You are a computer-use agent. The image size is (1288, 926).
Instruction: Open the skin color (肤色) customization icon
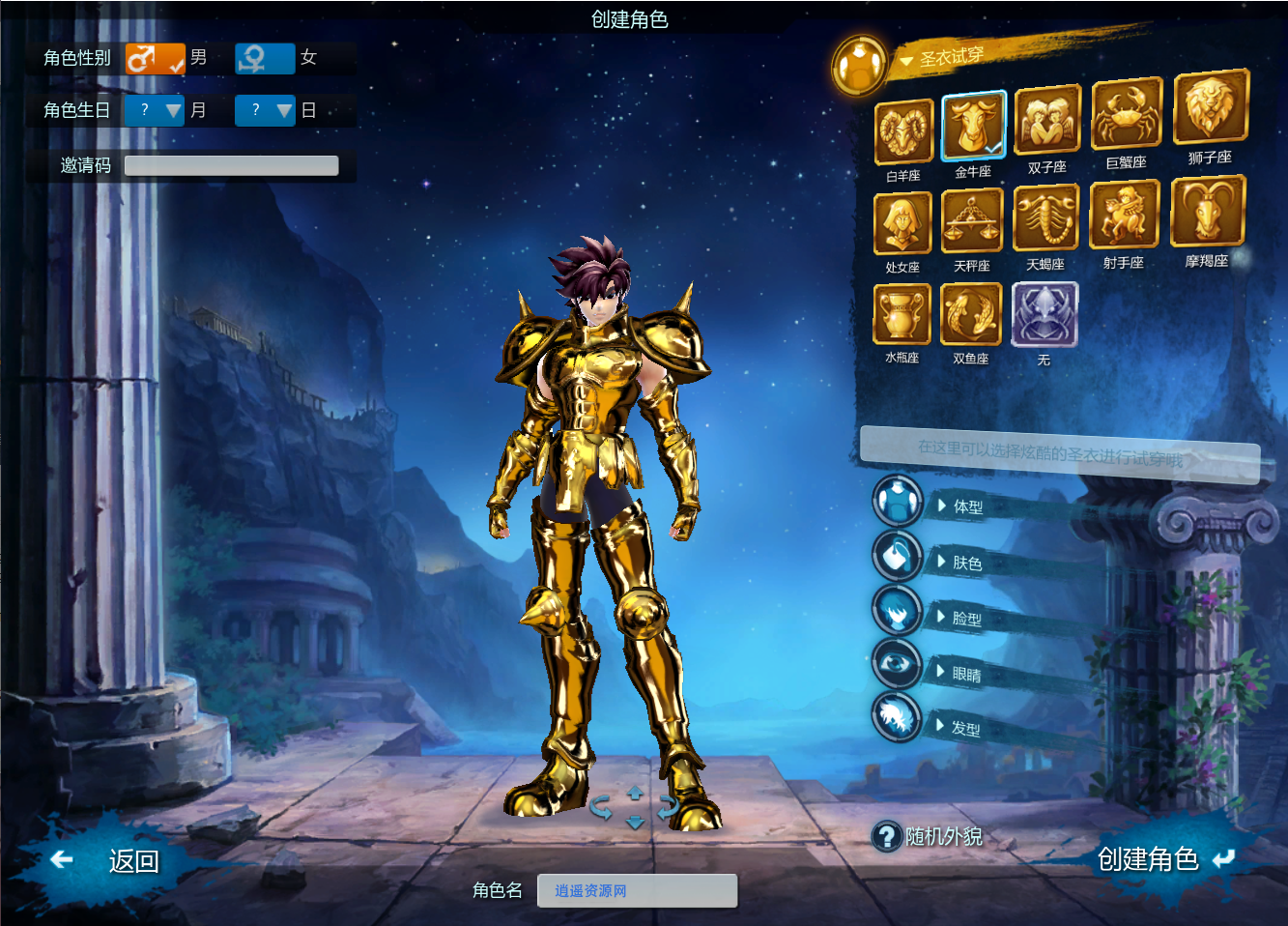[897, 559]
